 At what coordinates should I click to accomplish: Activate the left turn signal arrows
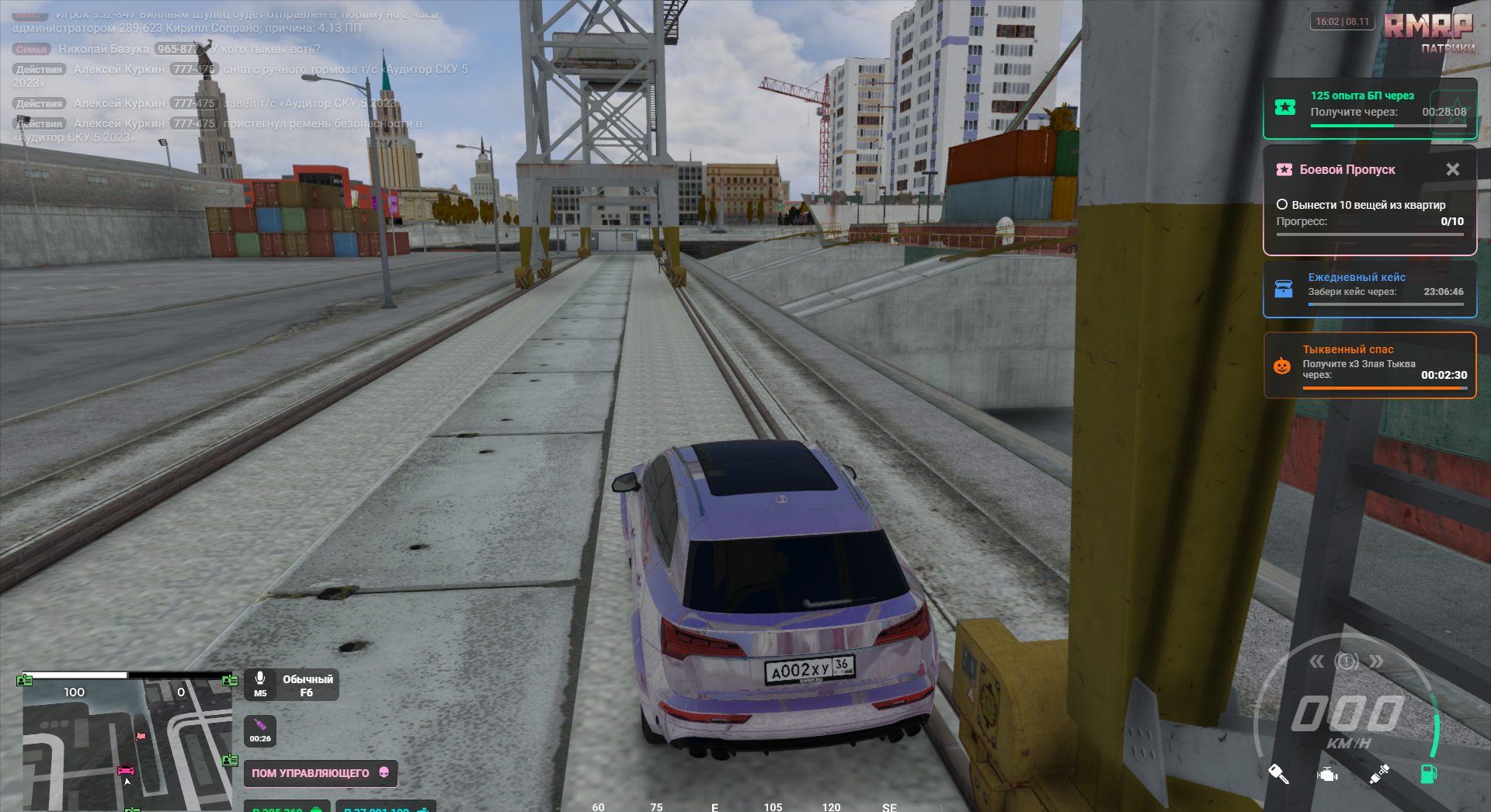(x=1316, y=661)
